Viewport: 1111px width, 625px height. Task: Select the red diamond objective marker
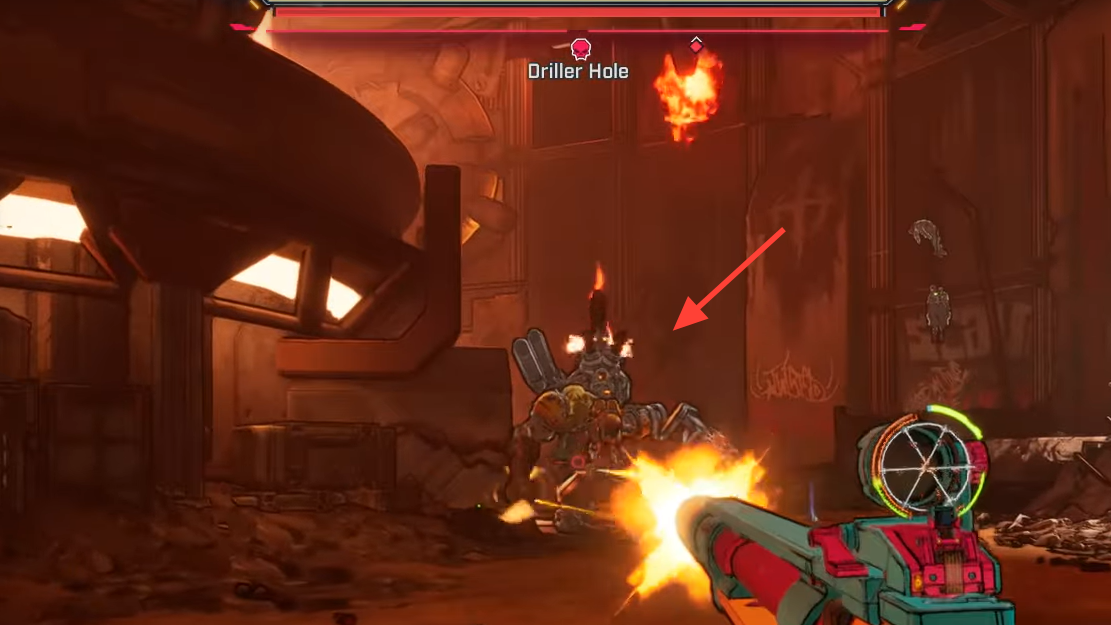pos(696,45)
